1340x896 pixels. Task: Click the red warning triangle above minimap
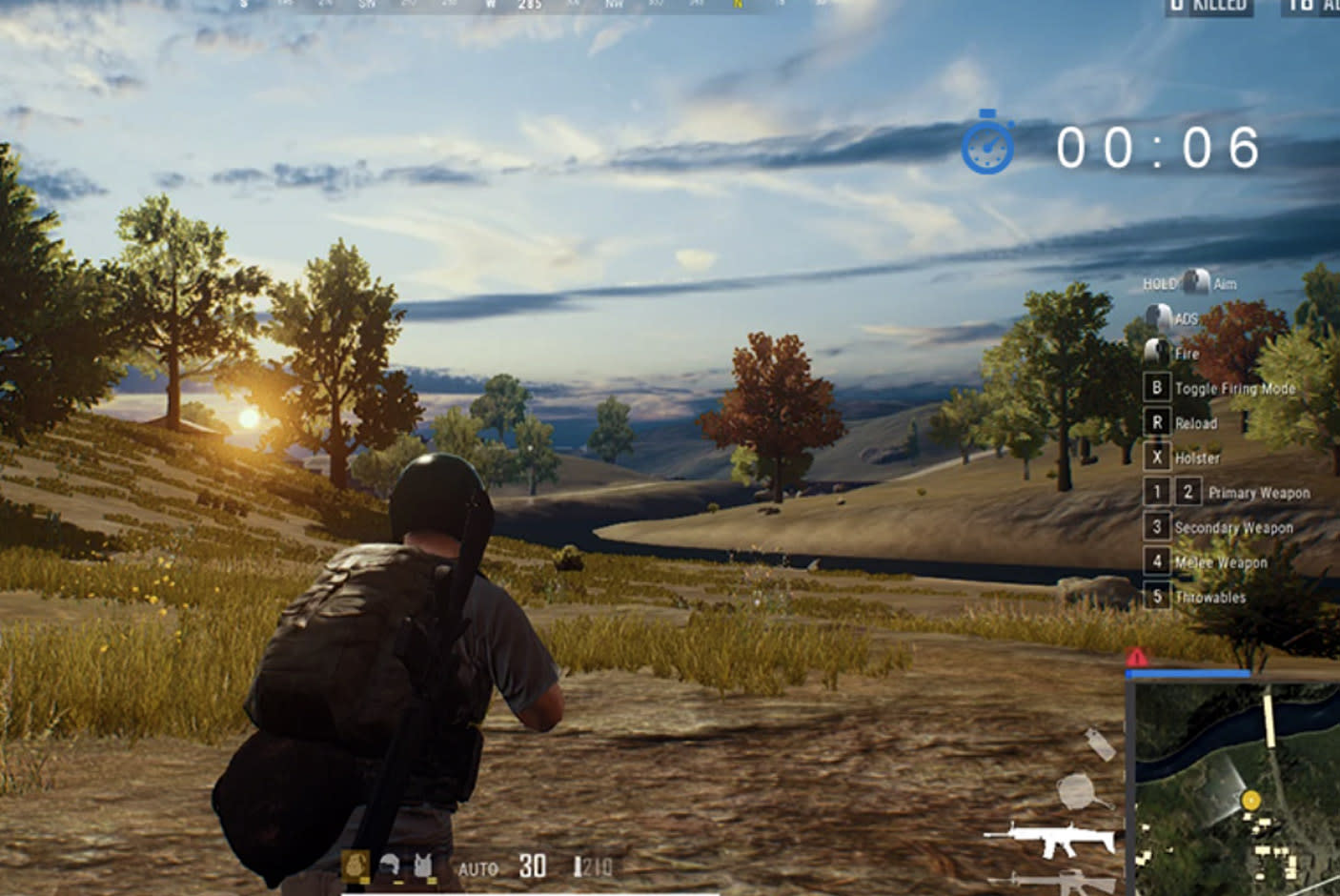pyautogui.click(x=1136, y=658)
